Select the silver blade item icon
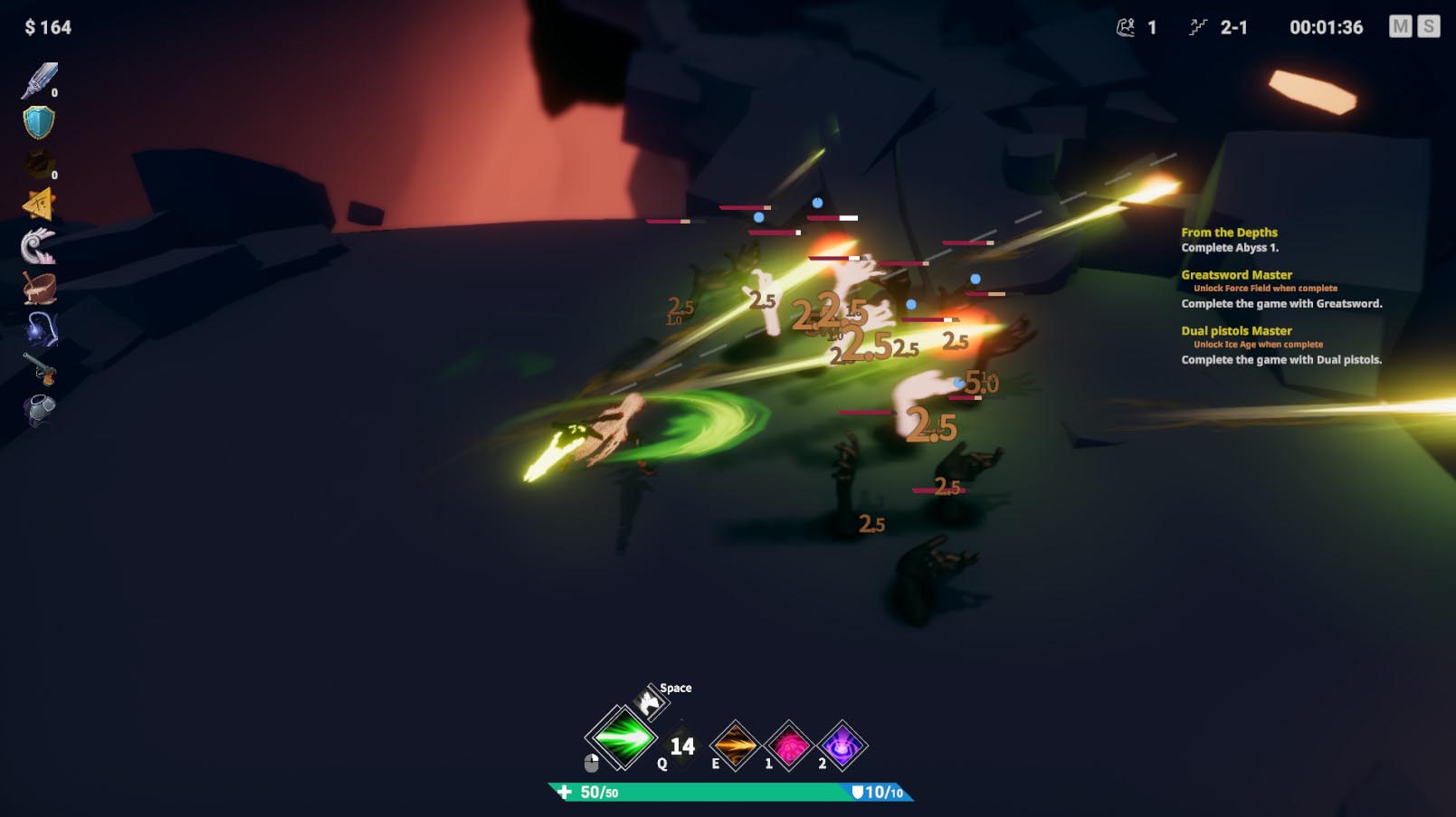 pyautogui.click(x=39, y=81)
